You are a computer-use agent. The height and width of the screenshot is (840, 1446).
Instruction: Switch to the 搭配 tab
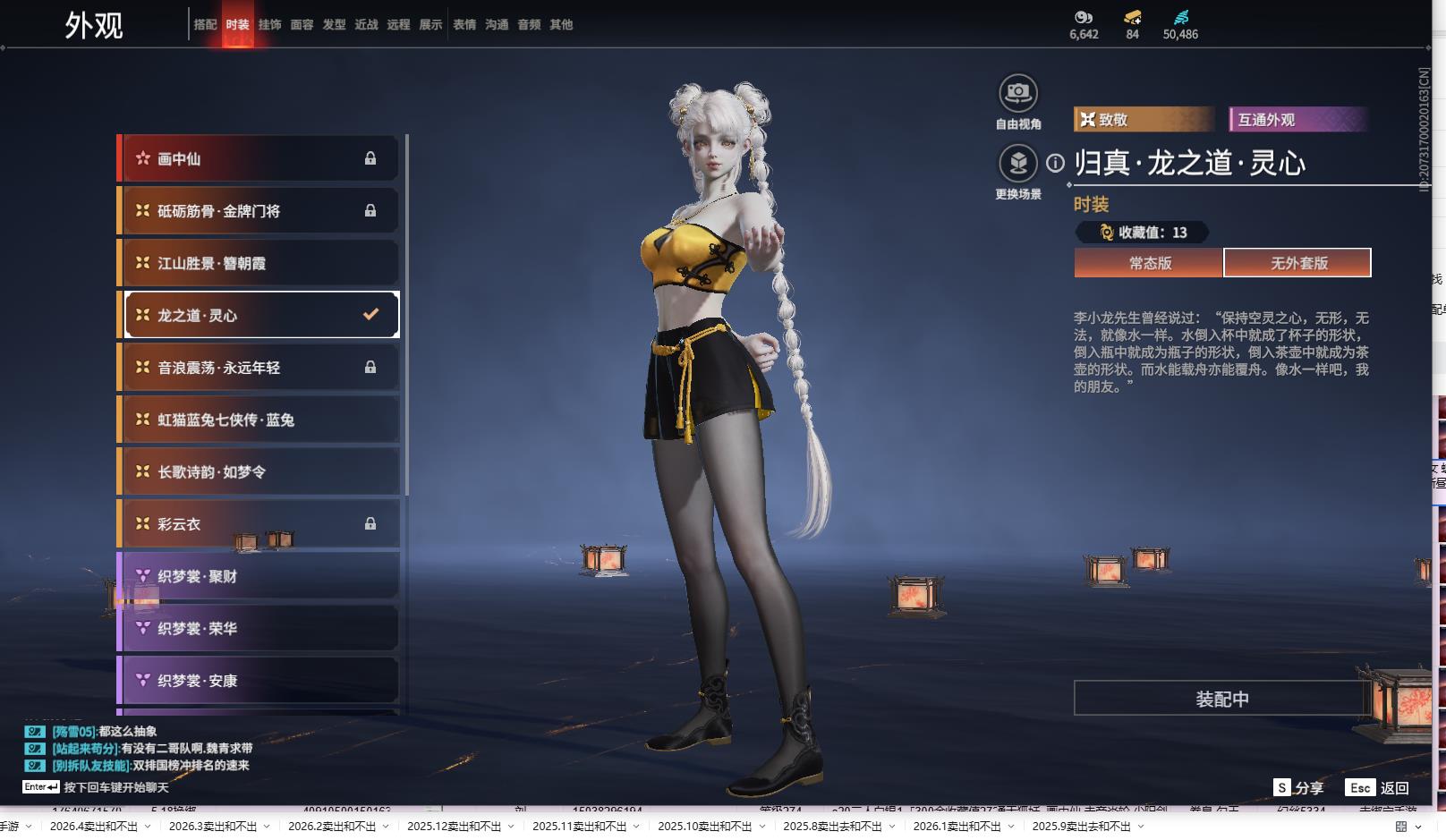click(x=205, y=25)
